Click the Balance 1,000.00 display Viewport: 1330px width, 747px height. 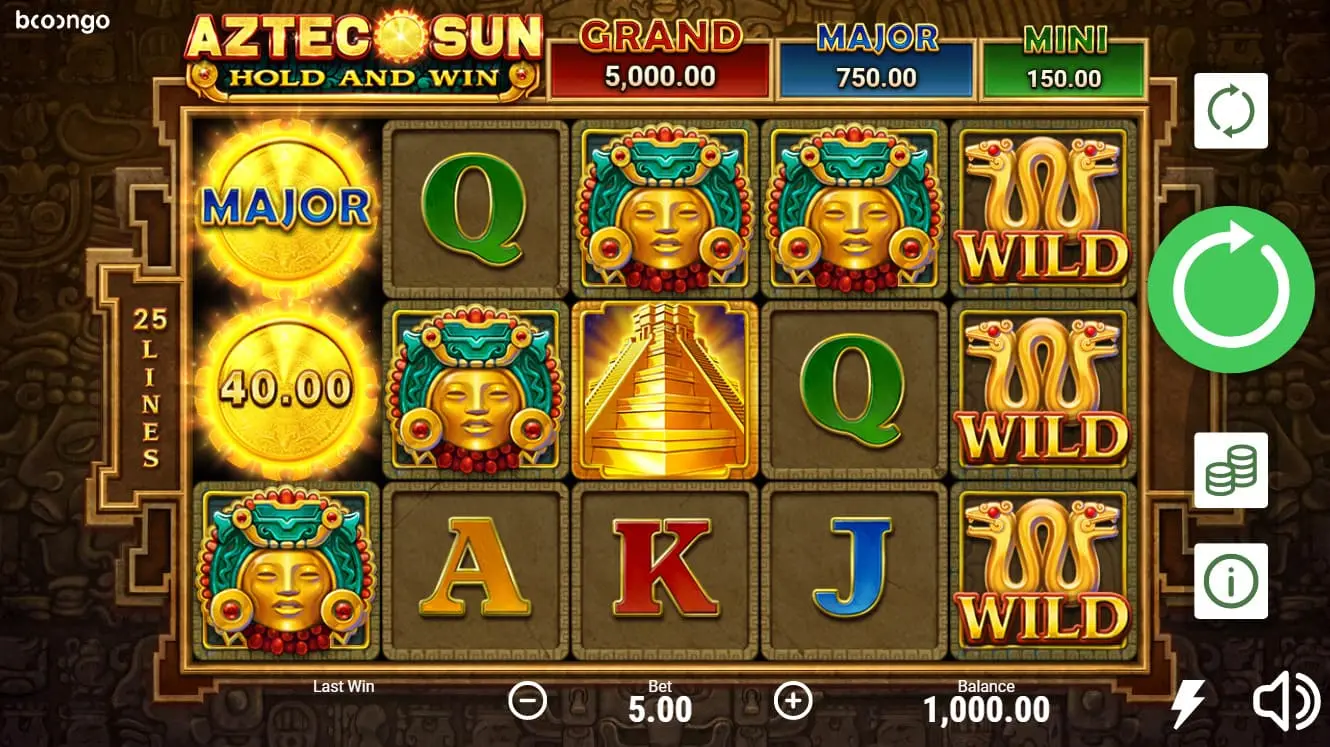pyautogui.click(x=987, y=702)
